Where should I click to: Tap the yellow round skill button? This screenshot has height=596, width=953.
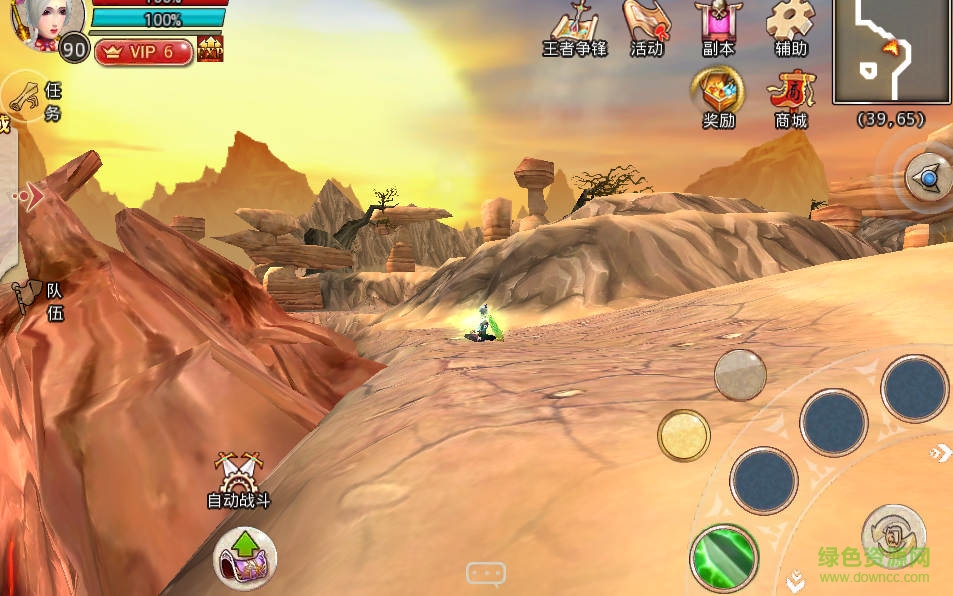tap(684, 435)
